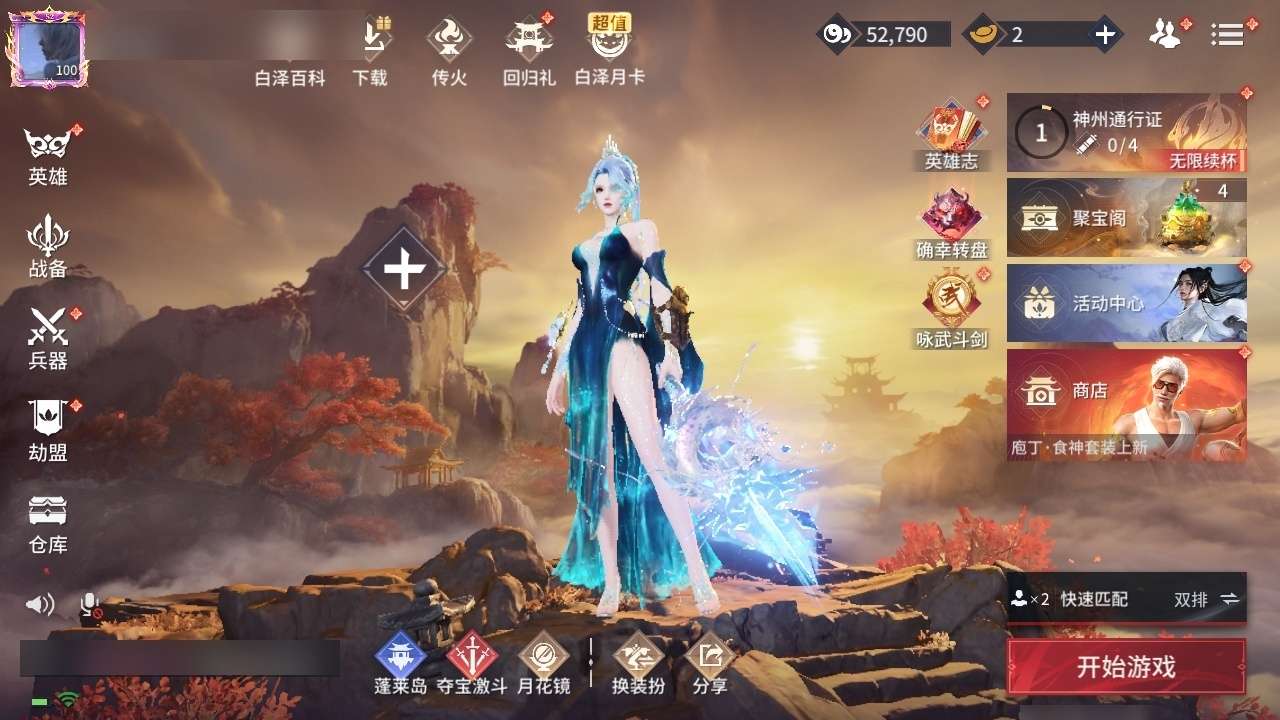Open the 活动中心 event center

pyautogui.click(x=1126, y=303)
